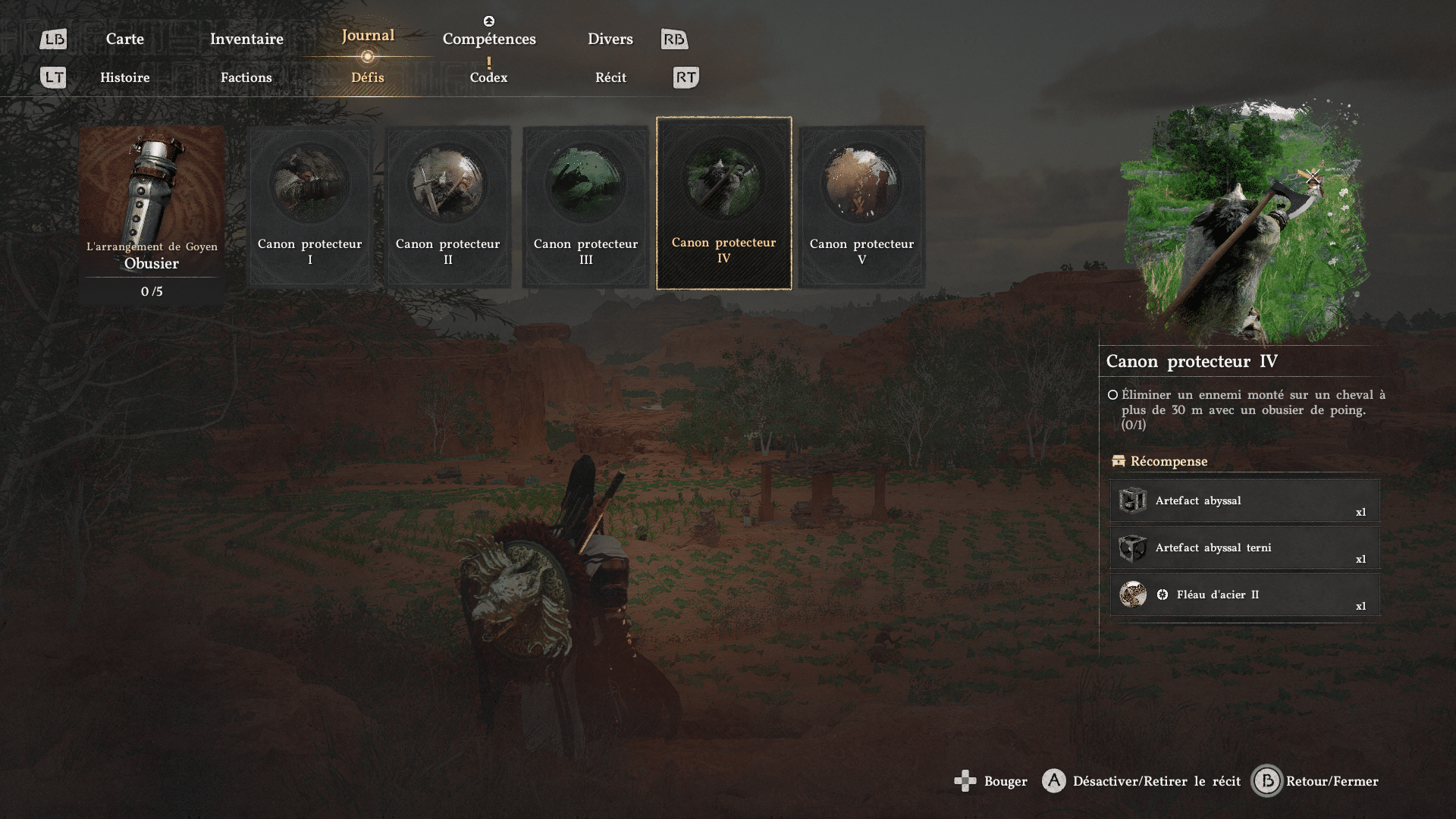Screen dimensions: 1456x819
Task: Select the Défis sub-tab
Action: pyautogui.click(x=368, y=77)
